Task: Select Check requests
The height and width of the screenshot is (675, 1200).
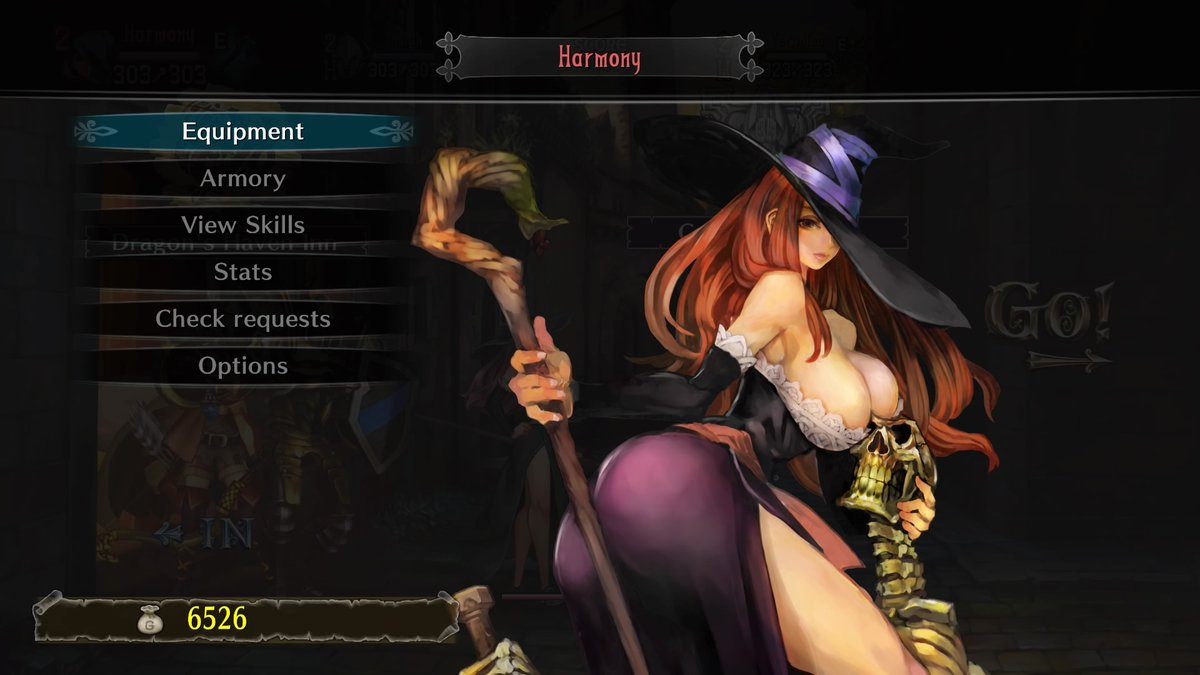Action: click(x=243, y=319)
